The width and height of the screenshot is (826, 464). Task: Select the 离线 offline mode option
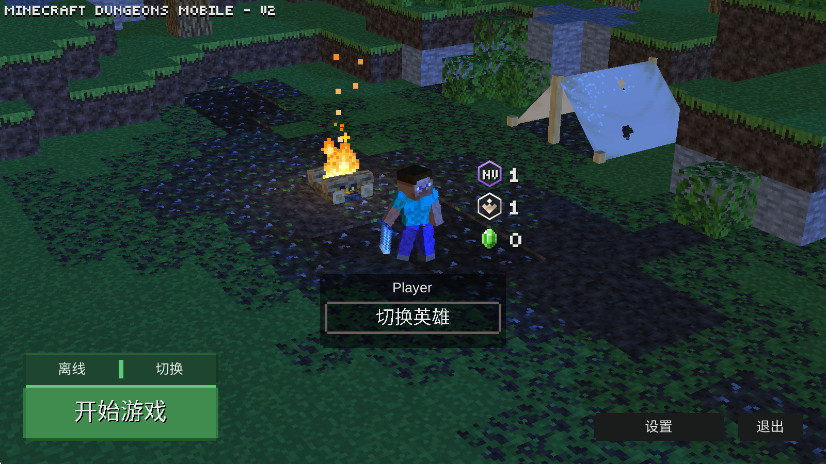tap(72, 369)
